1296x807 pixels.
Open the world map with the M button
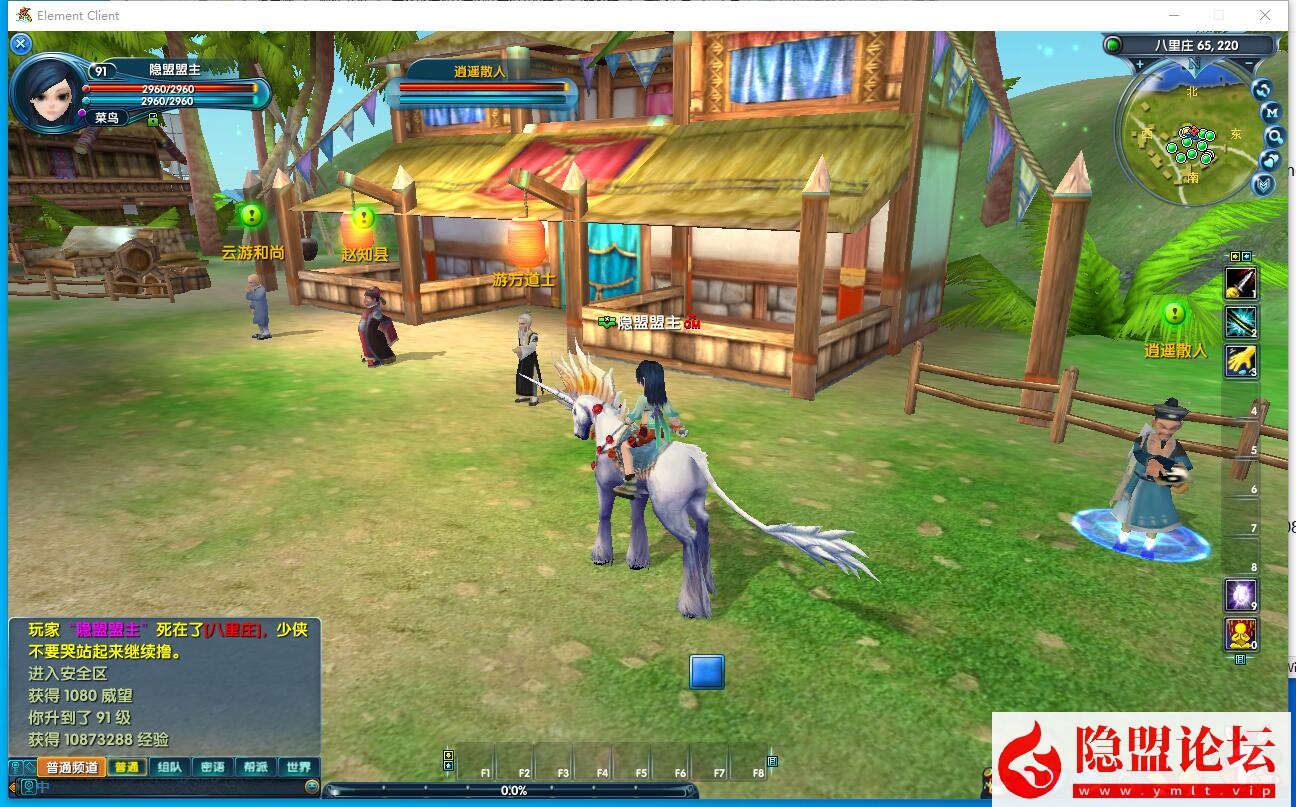tap(1270, 112)
